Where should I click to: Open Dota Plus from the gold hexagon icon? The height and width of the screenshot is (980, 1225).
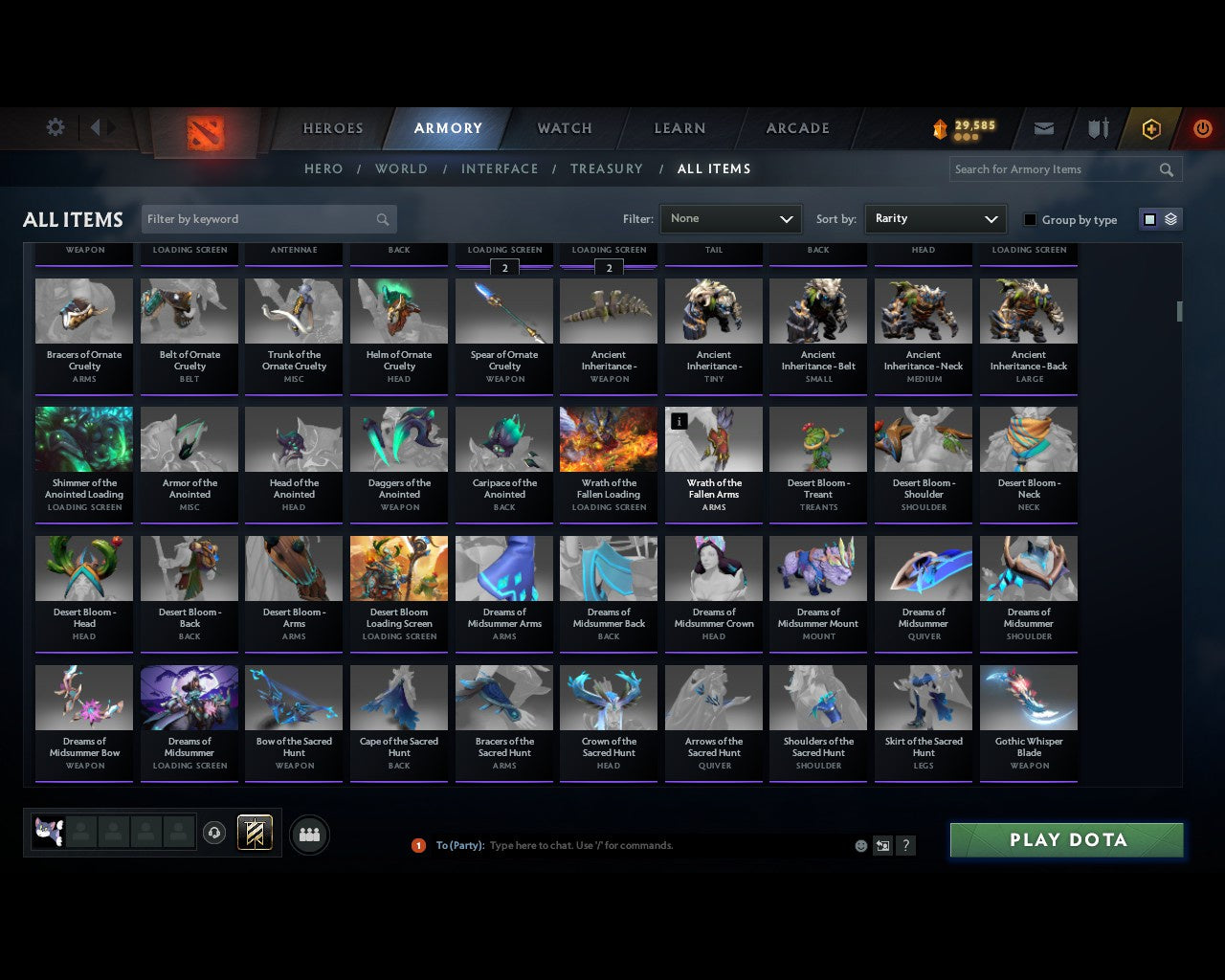1151,127
